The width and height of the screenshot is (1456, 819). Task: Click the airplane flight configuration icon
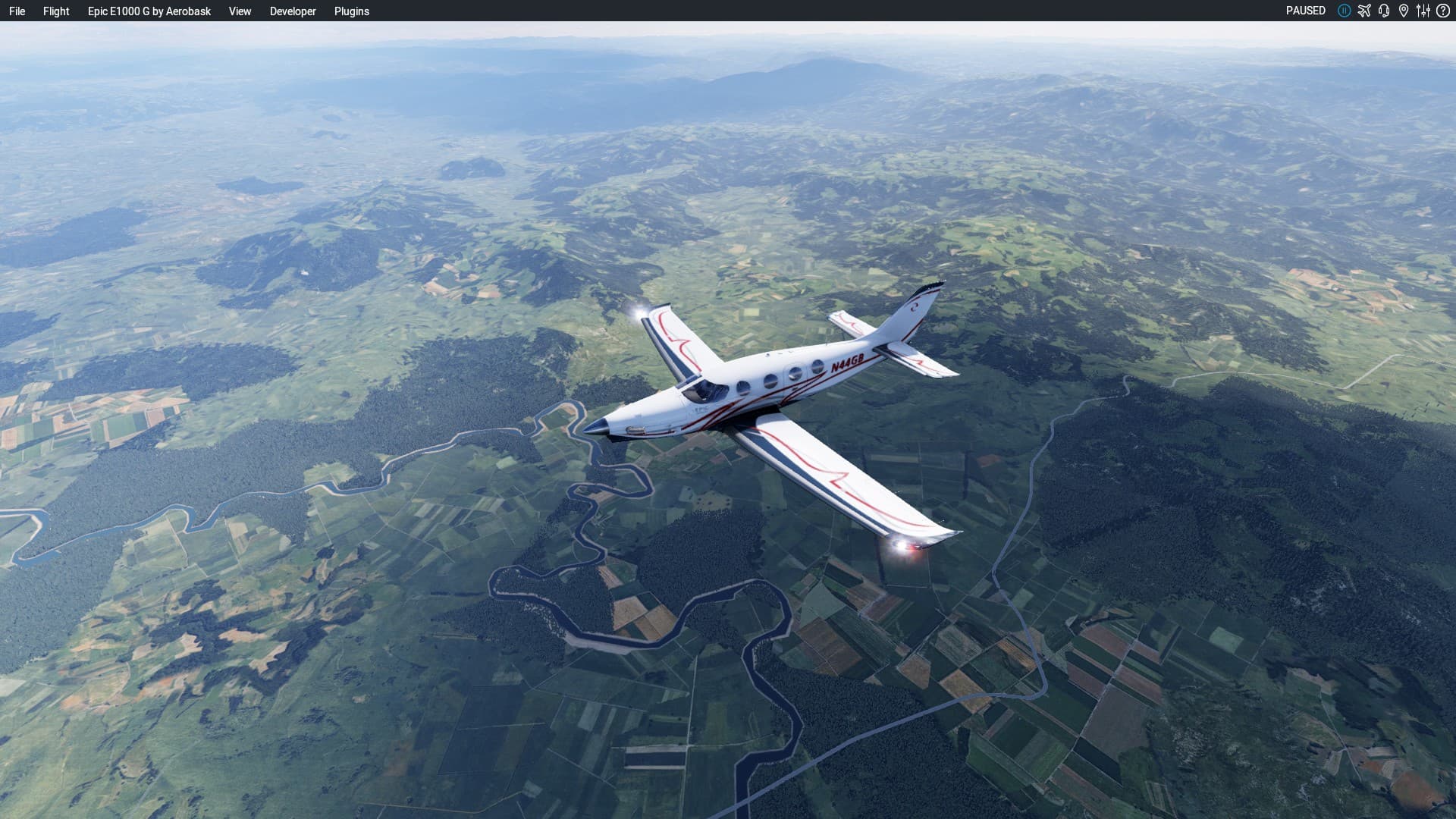click(x=1364, y=11)
